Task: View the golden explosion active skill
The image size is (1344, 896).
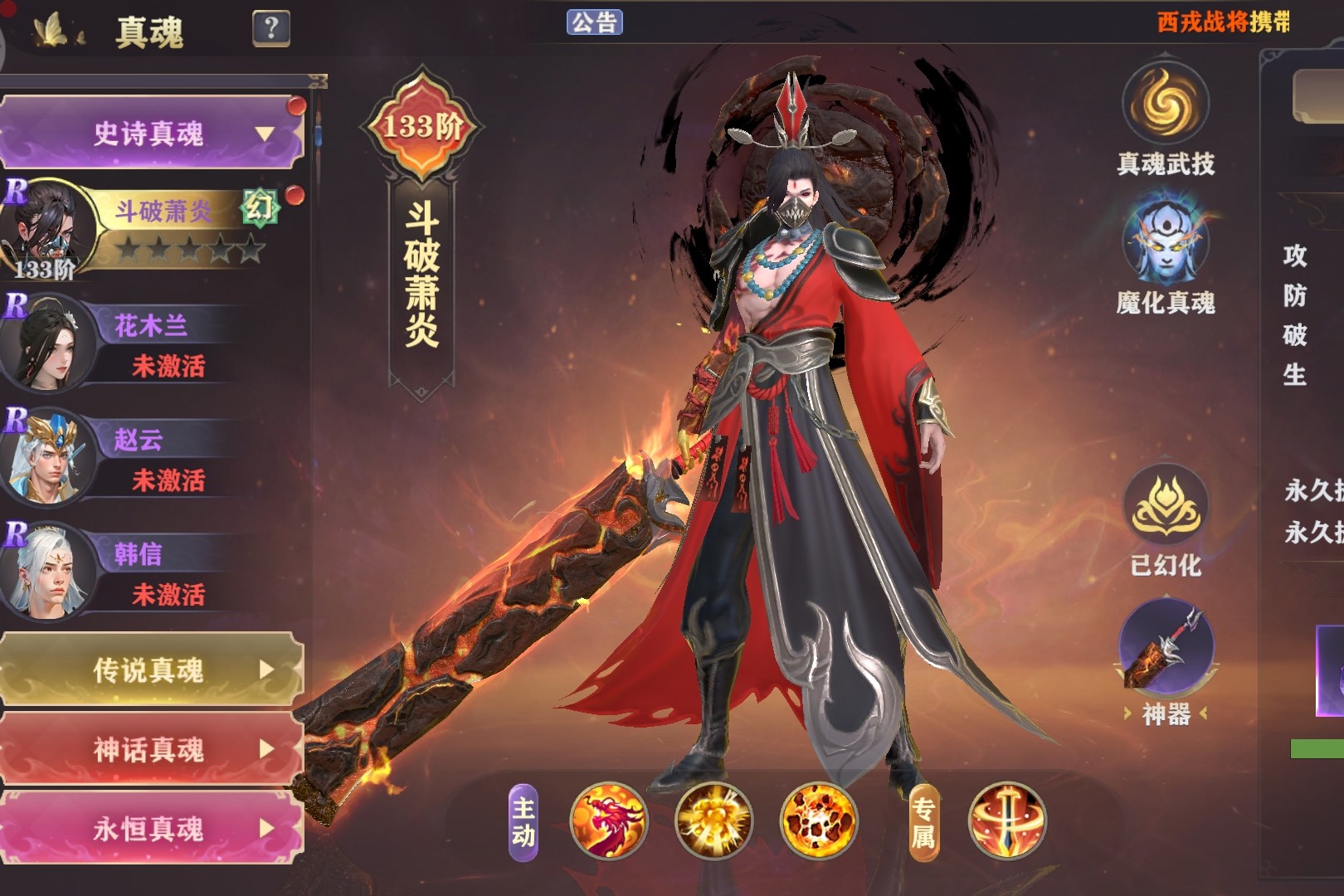Action: pyautogui.click(x=713, y=821)
